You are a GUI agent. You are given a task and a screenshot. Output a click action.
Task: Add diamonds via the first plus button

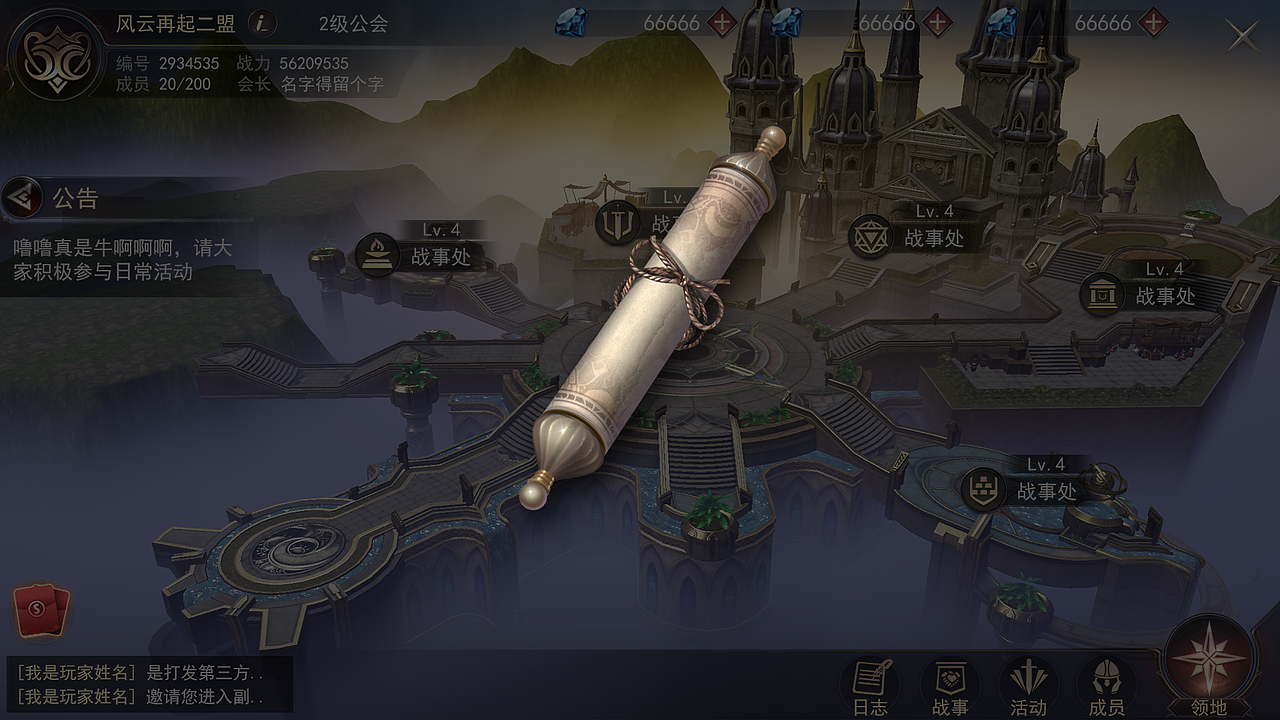pyautogui.click(x=721, y=24)
